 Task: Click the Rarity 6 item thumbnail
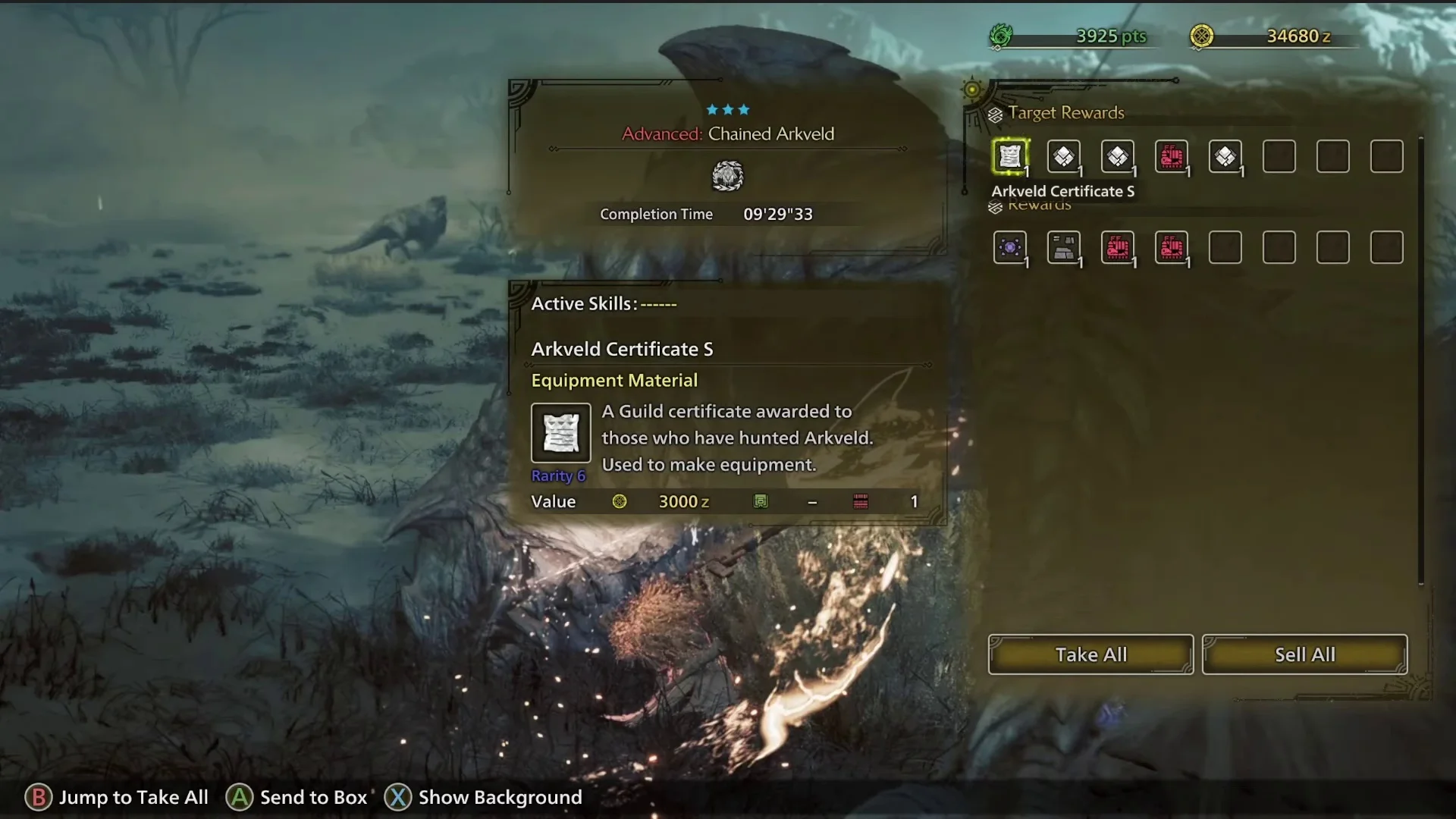point(560,433)
